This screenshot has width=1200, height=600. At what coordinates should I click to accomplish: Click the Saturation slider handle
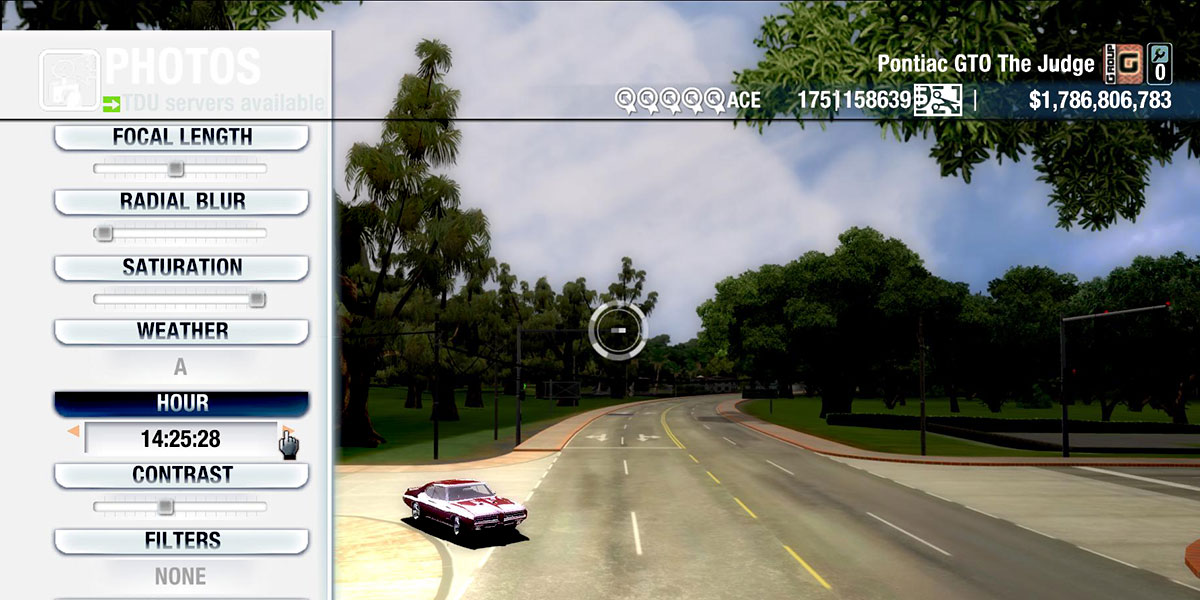pyautogui.click(x=257, y=298)
